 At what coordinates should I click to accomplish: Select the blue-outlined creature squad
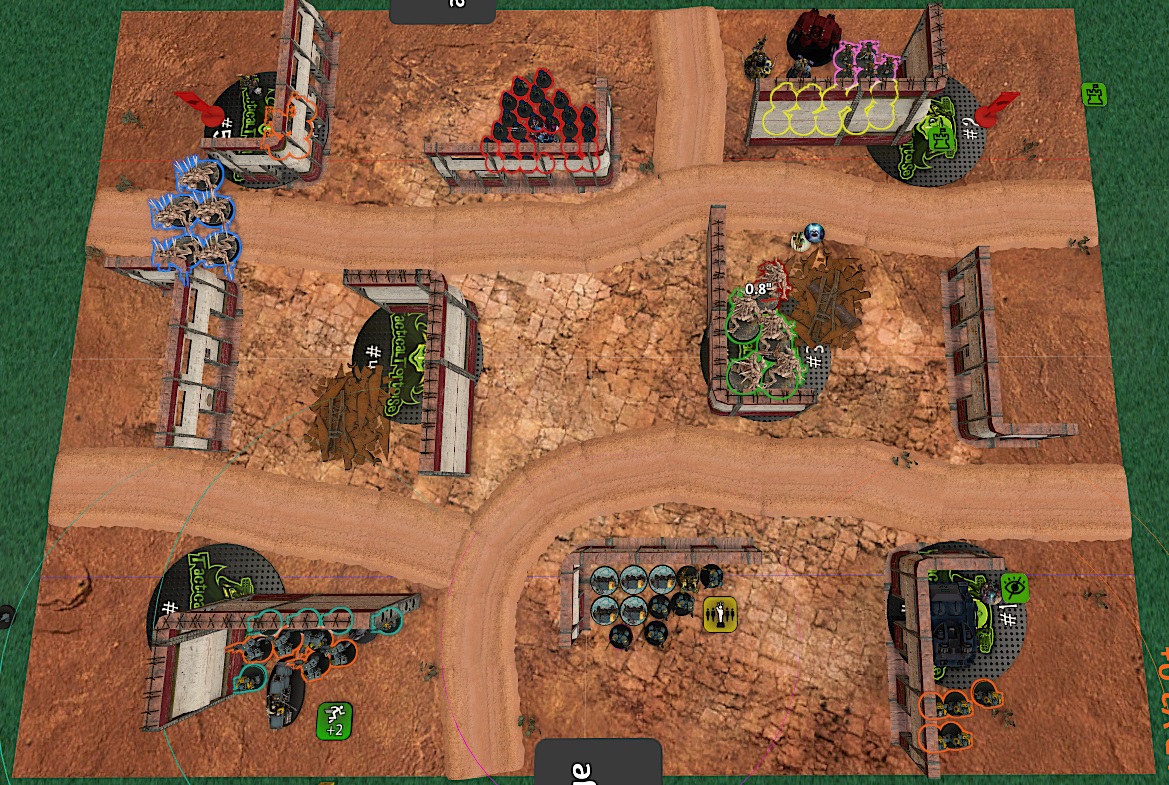pos(192,216)
